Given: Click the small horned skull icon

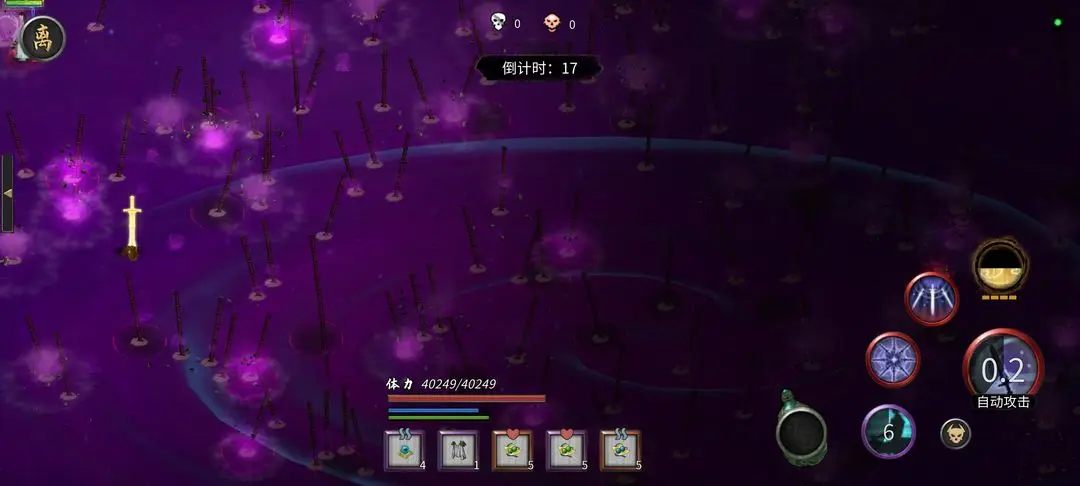Looking at the screenshot, I should (x=955, y=433).
